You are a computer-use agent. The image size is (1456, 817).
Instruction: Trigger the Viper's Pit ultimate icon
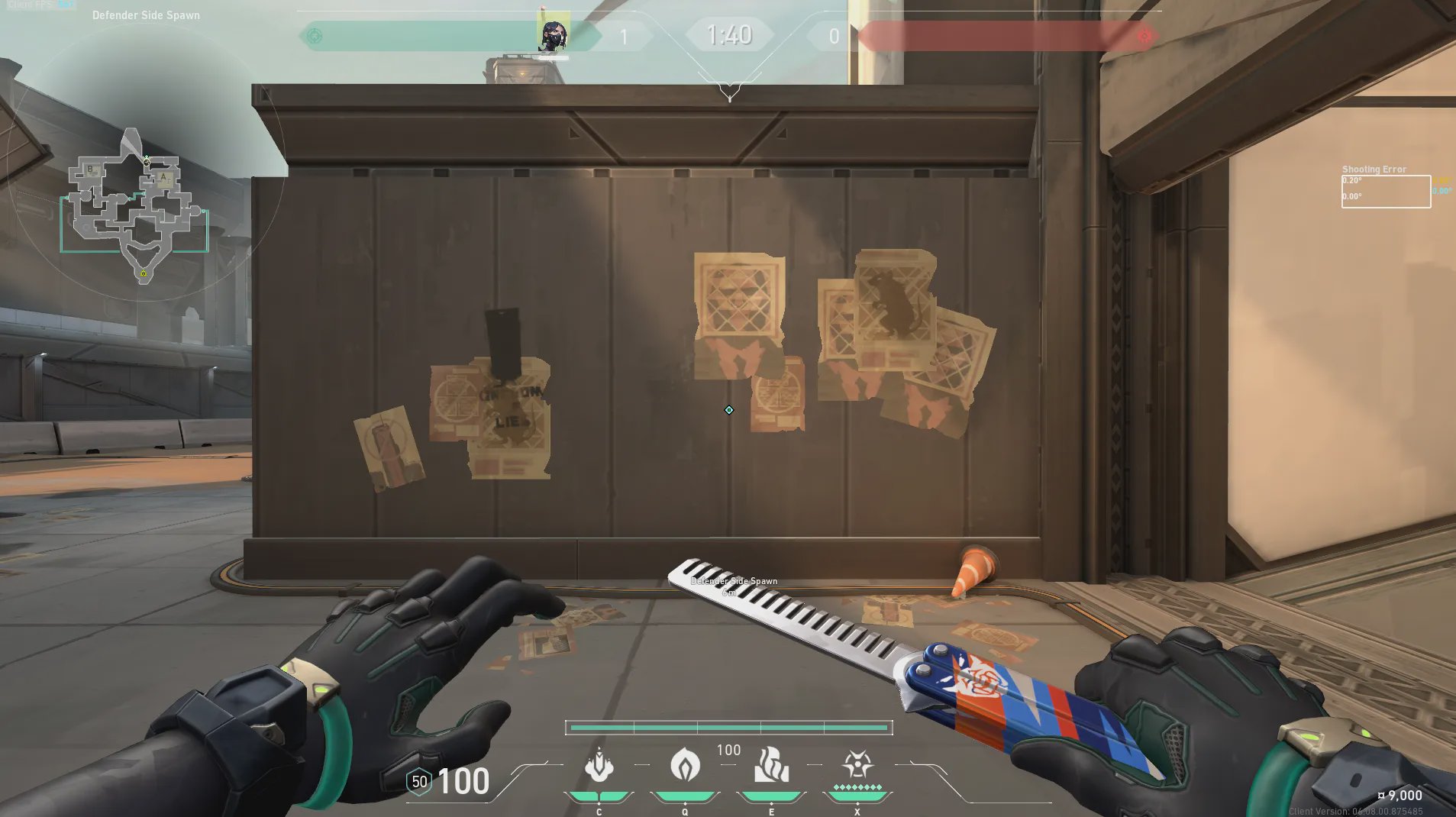point(857,765)
